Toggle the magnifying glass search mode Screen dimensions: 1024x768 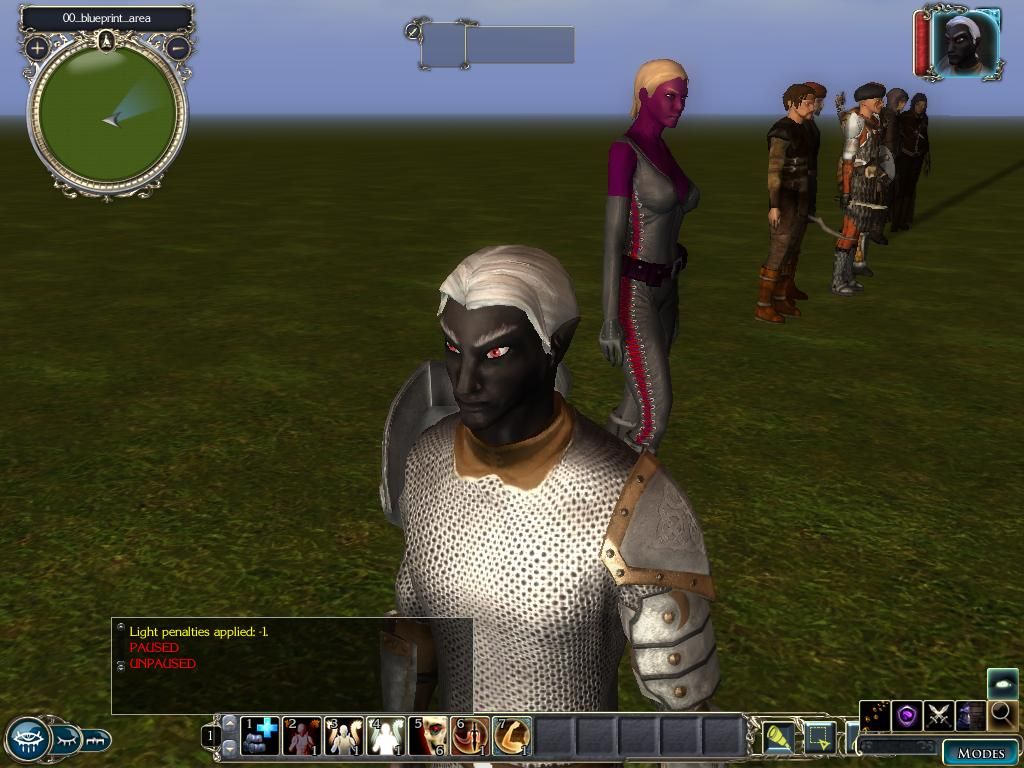(1002, 715)
